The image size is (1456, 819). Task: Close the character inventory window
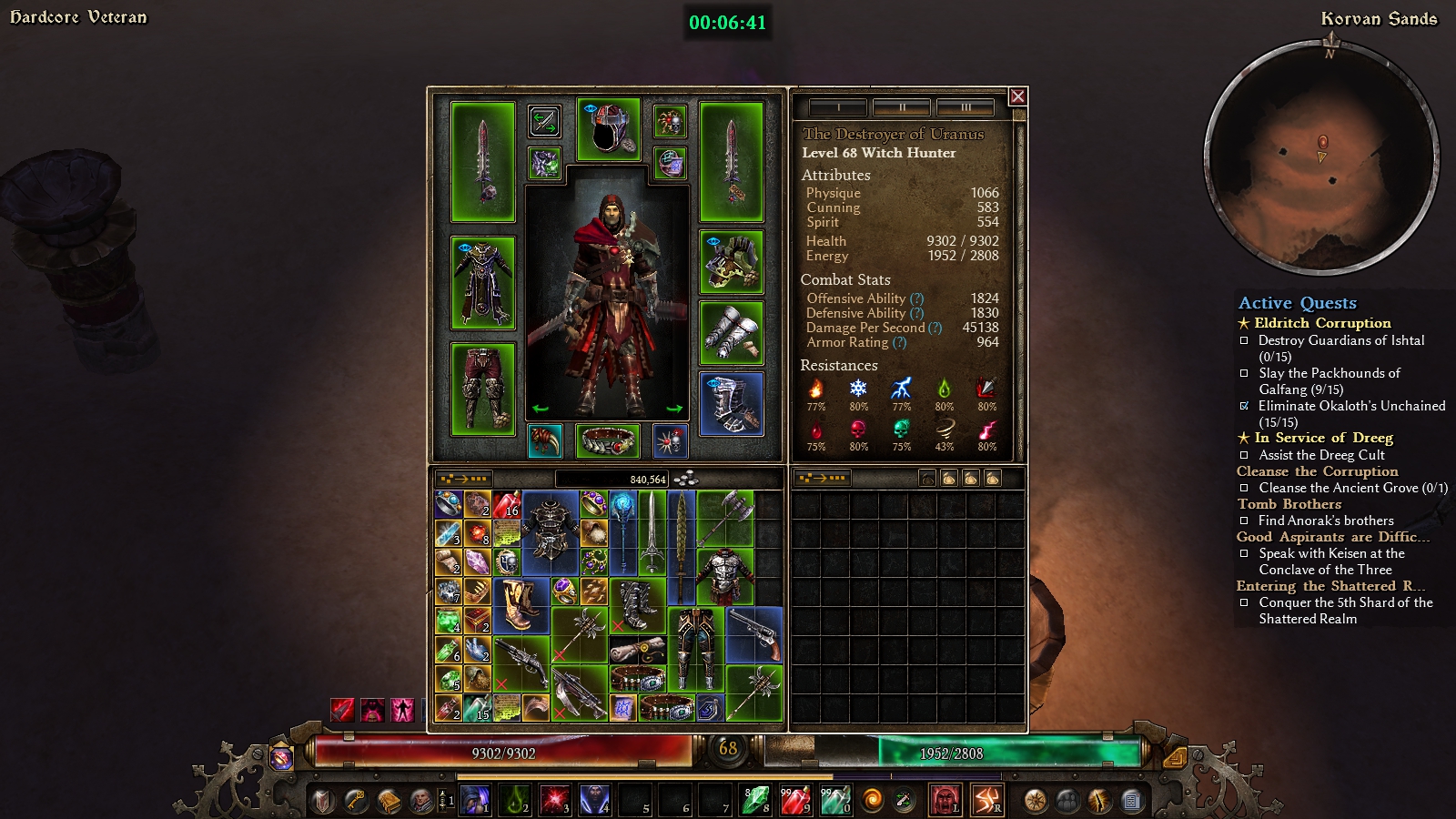(x=1018, y=96)
